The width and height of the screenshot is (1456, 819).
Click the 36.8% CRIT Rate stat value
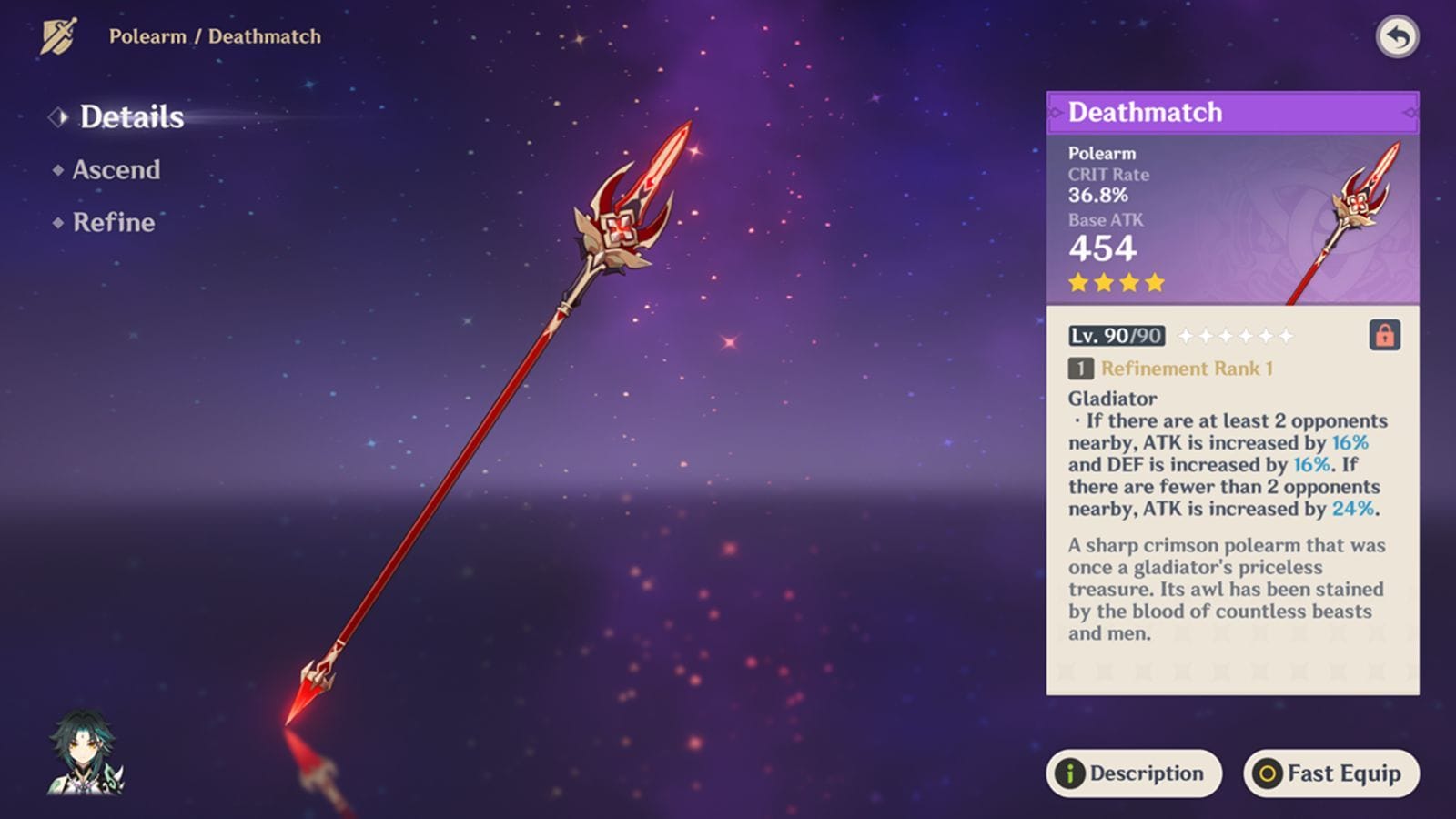click(x=1098, y=195)
